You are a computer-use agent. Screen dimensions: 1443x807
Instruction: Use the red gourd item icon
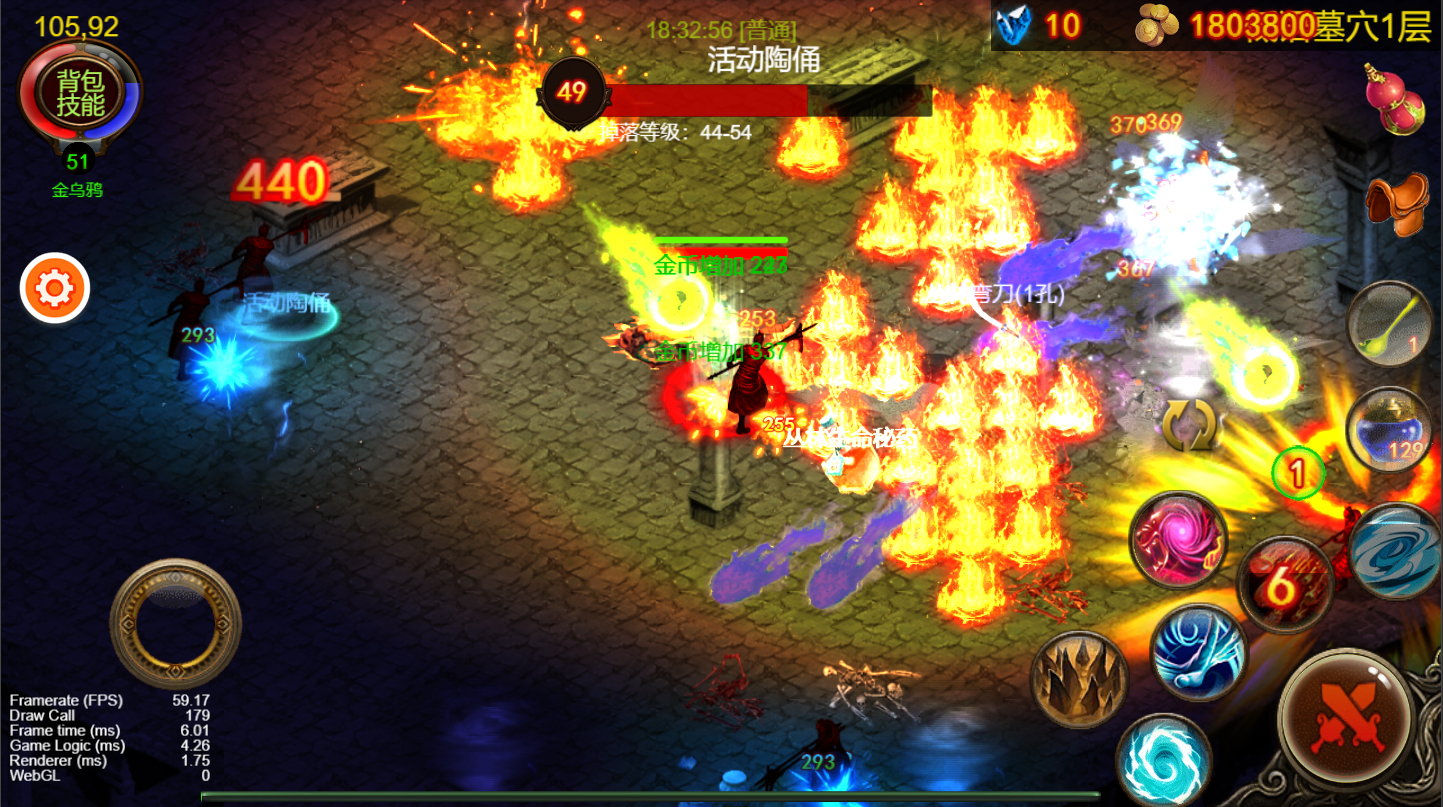click(x=1394, y=98)
